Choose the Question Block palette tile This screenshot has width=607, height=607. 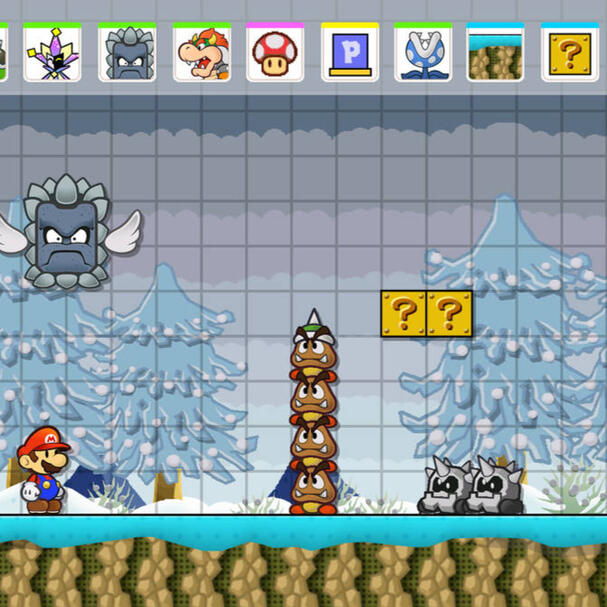(570, 53)
